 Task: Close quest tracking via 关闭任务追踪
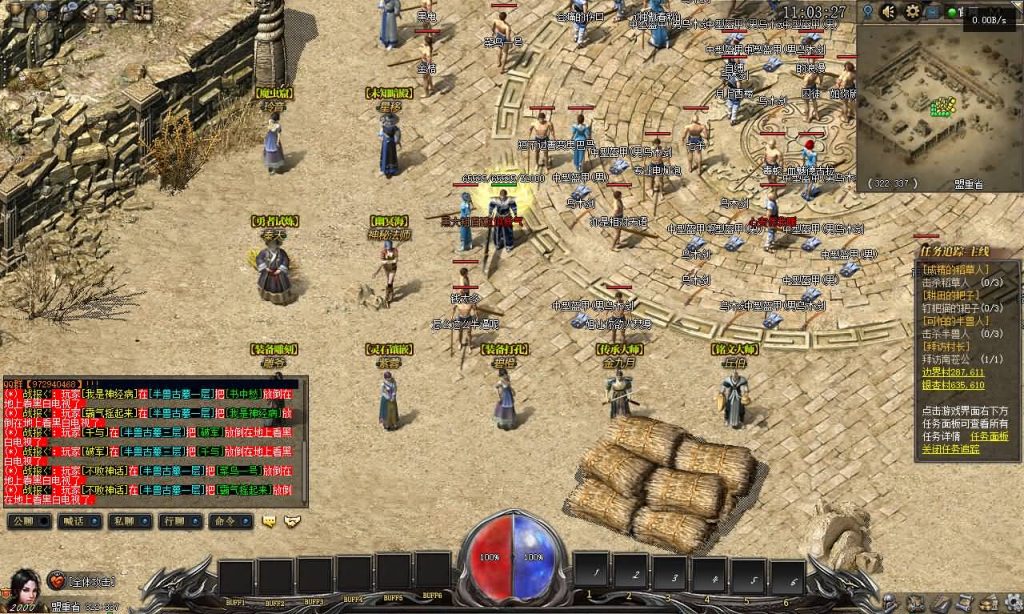(x=950, y=449)
